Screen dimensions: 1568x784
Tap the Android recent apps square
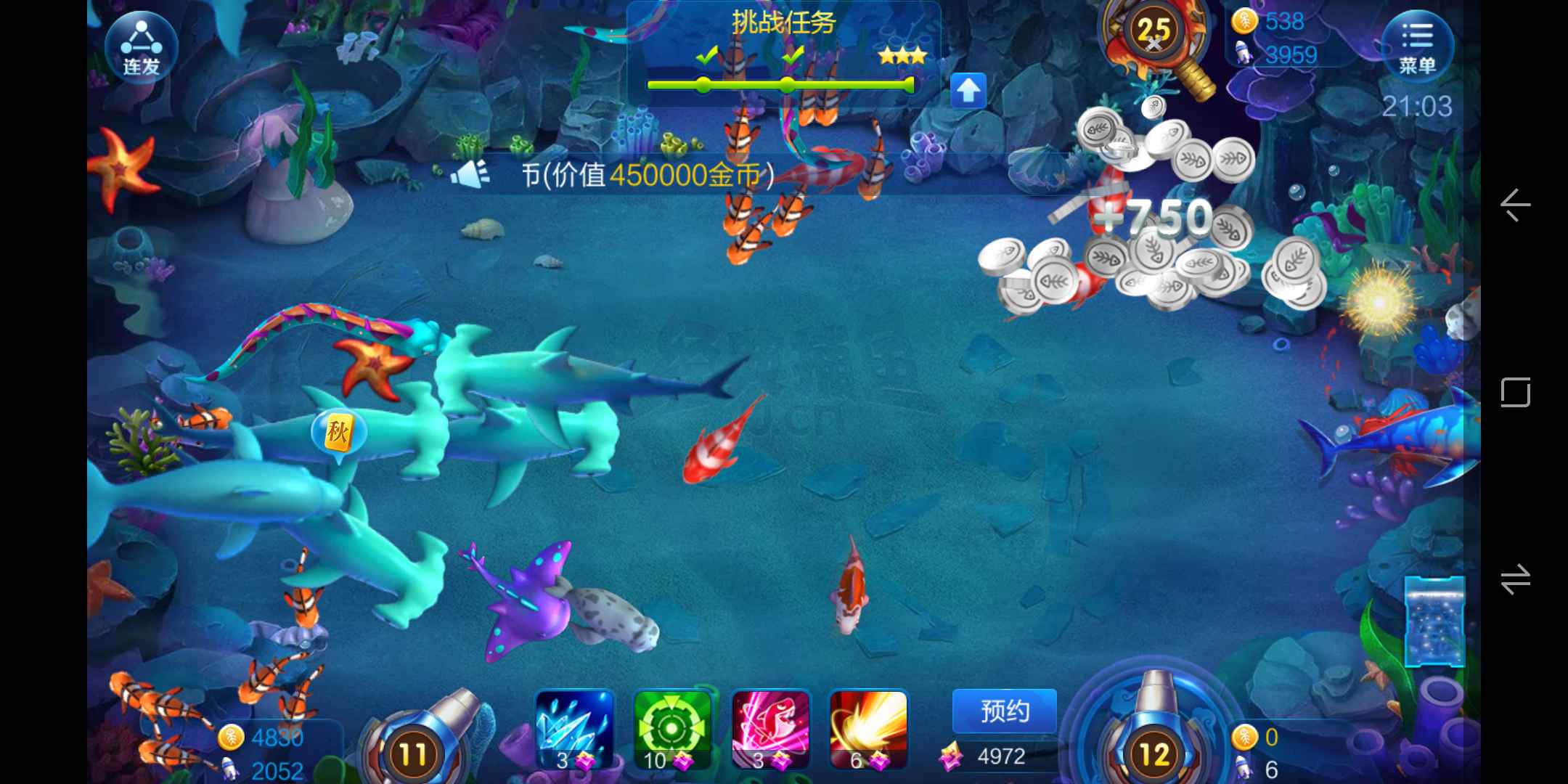pyautogui.click(x=1516, y=392)
